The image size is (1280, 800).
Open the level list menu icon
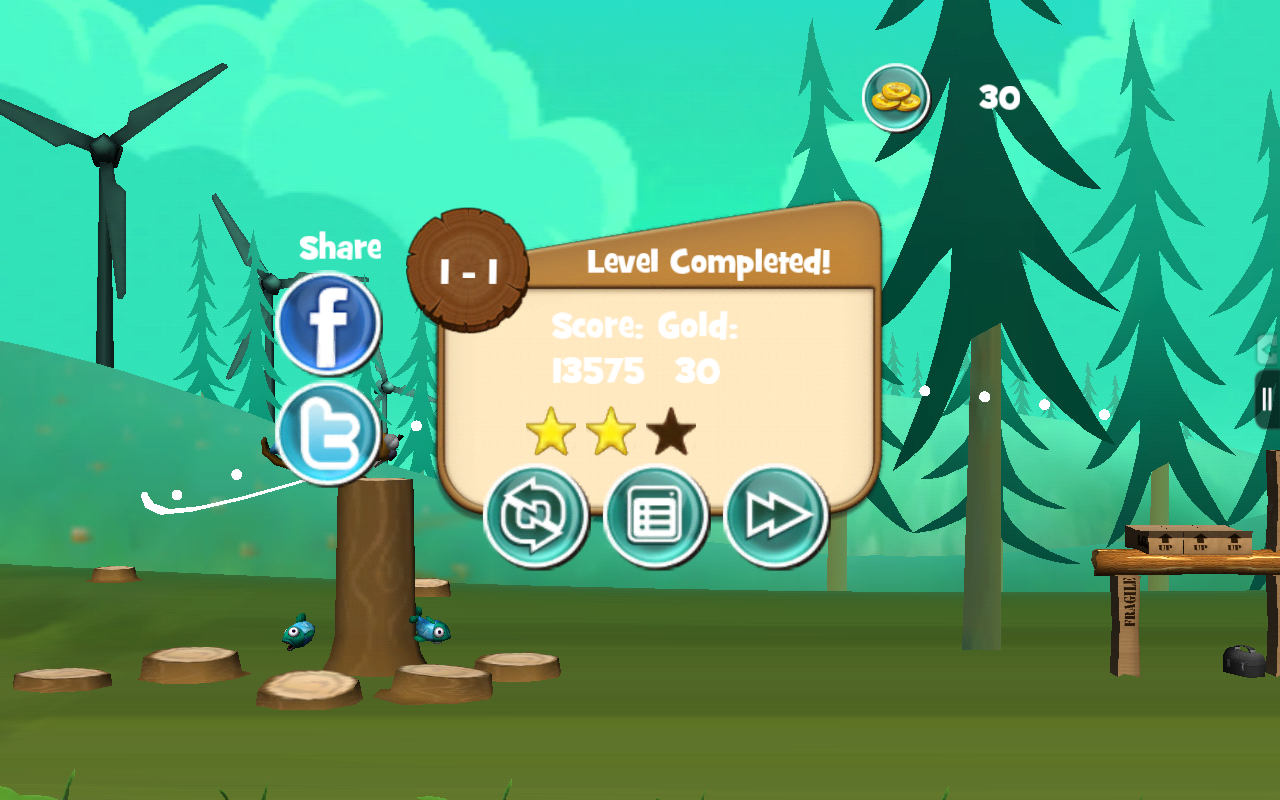(656, 513)
